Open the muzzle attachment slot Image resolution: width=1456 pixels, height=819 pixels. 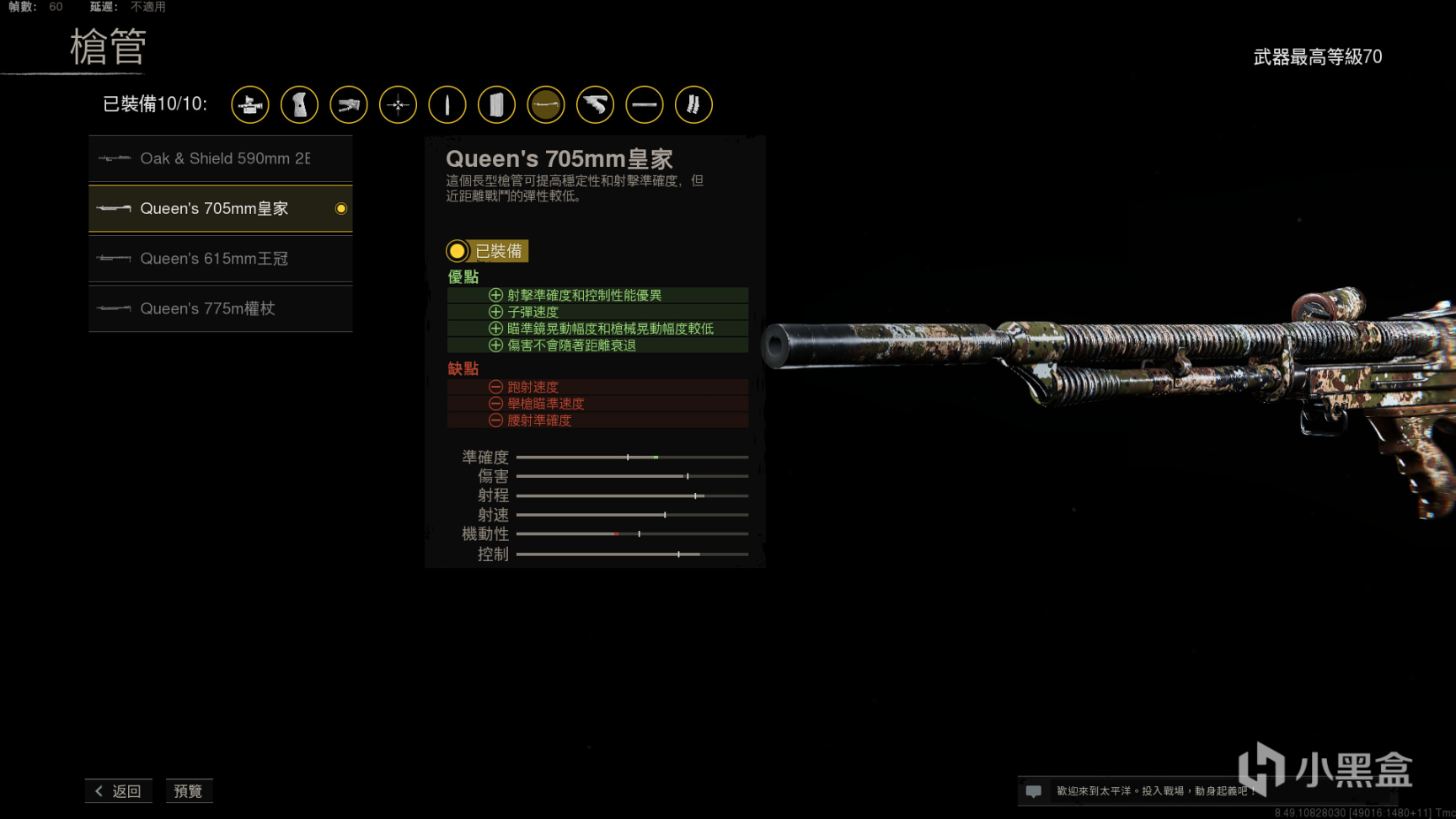(645, 105)
